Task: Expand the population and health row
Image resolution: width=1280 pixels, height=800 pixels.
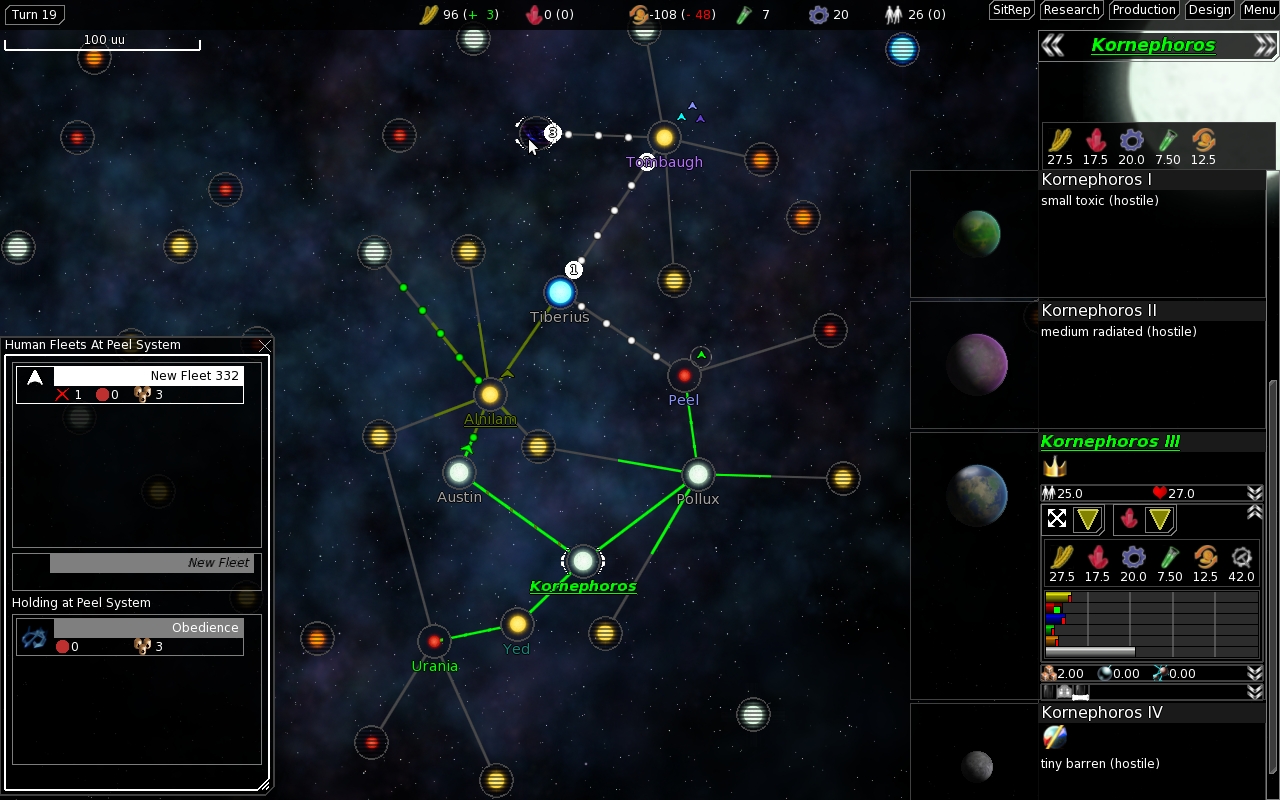Action: [x=1254, y=493]
